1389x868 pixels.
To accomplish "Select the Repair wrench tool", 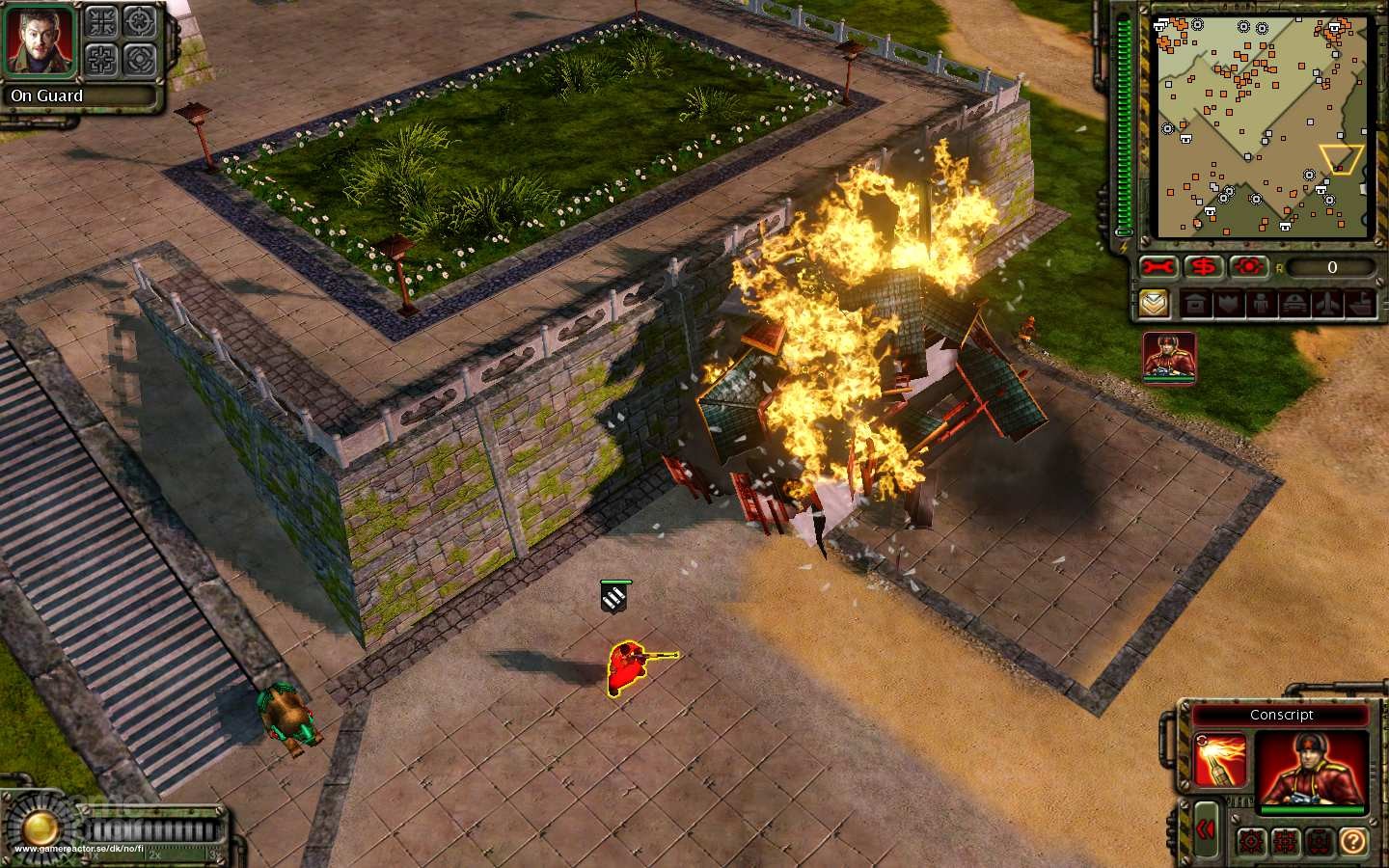I will click(1159, 268).
